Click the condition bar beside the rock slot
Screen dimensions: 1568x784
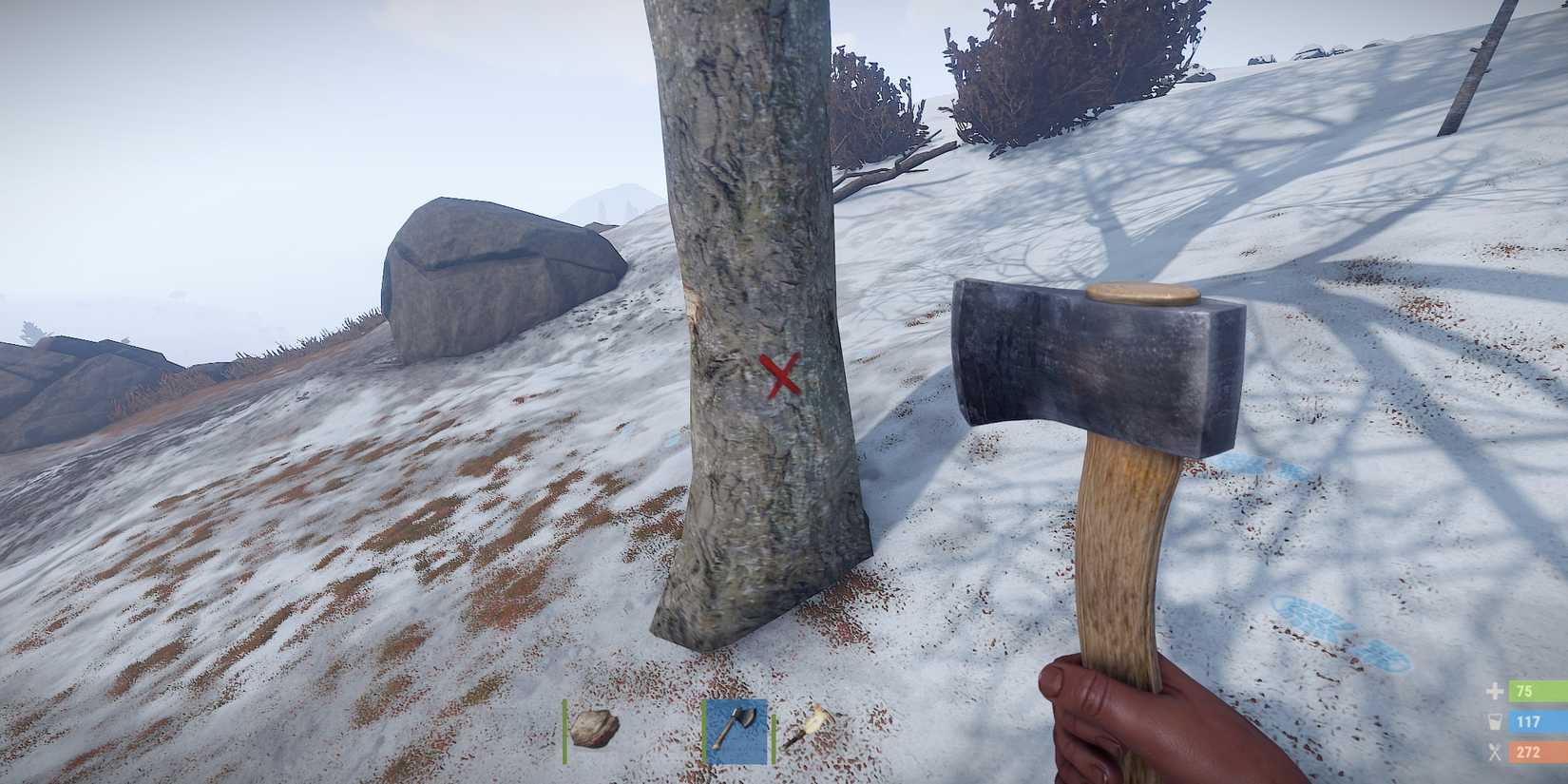pos(567,730)
